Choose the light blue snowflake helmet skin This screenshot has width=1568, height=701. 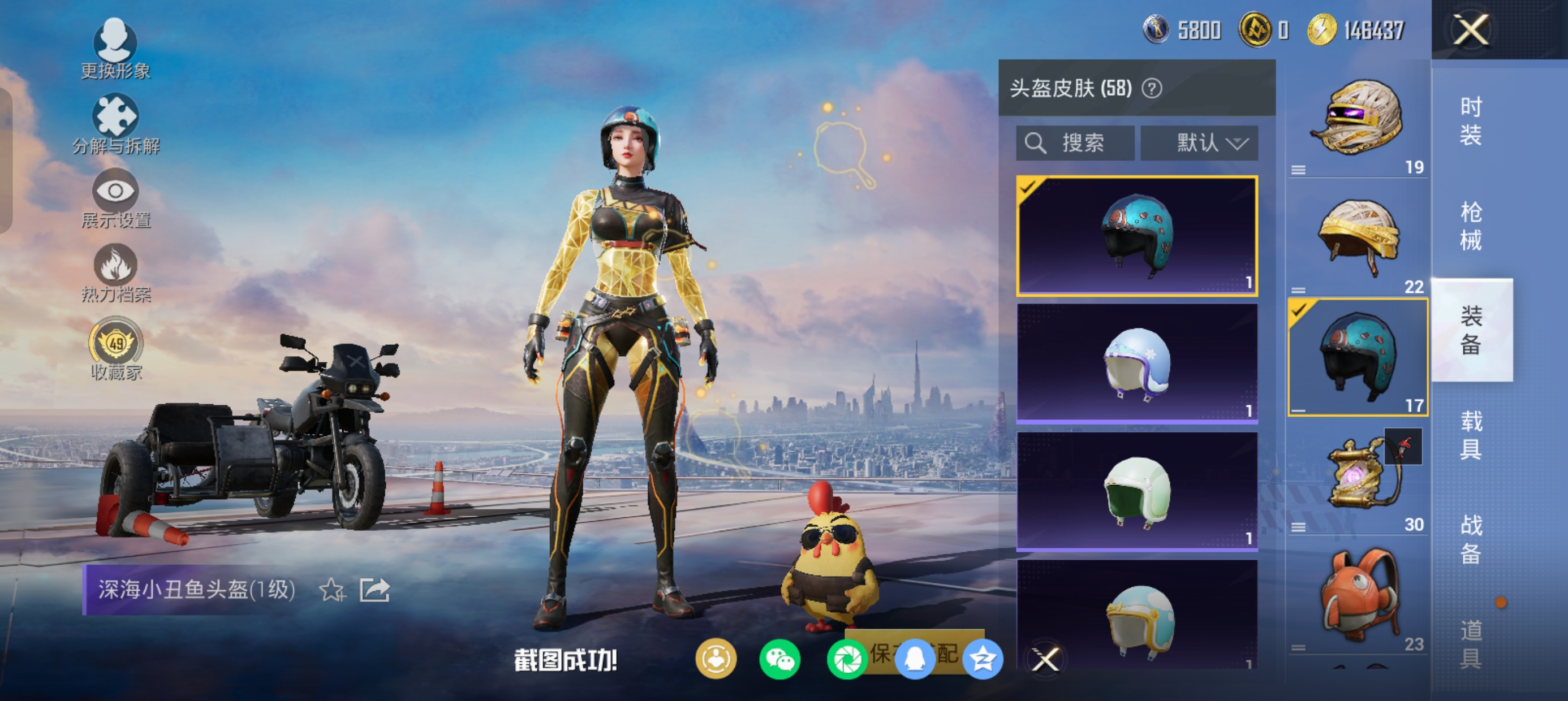(1137, 364)
